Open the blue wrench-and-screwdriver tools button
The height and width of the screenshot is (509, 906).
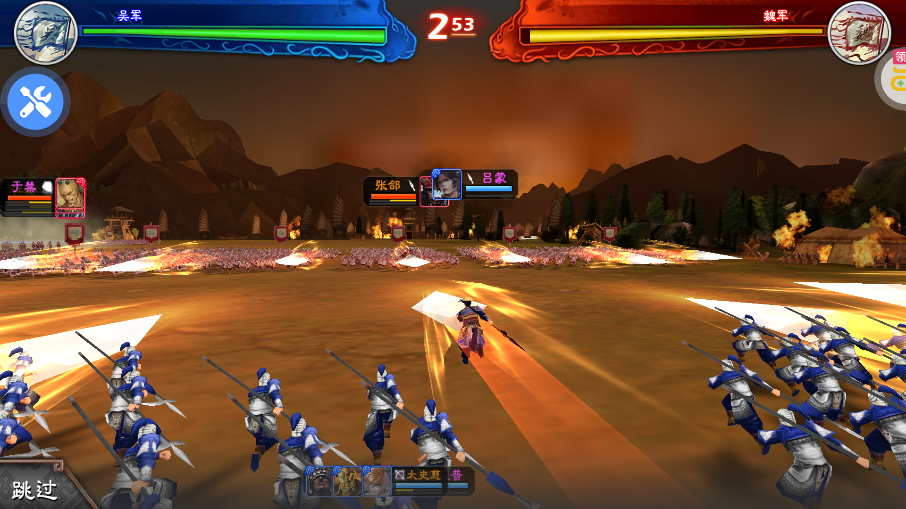click(35, 100)
